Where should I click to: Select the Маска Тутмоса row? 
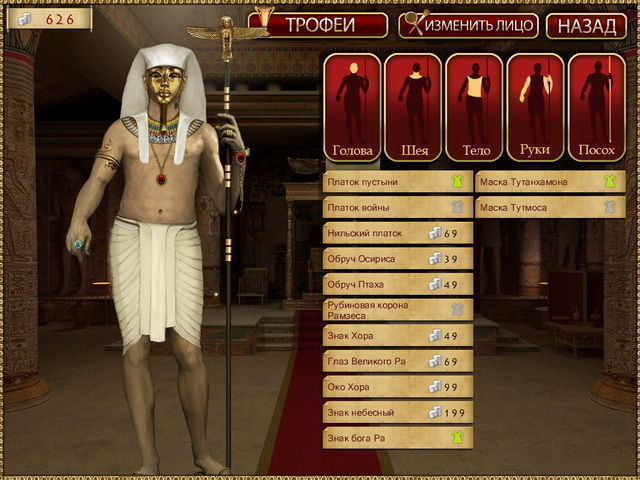coord(549,207)
